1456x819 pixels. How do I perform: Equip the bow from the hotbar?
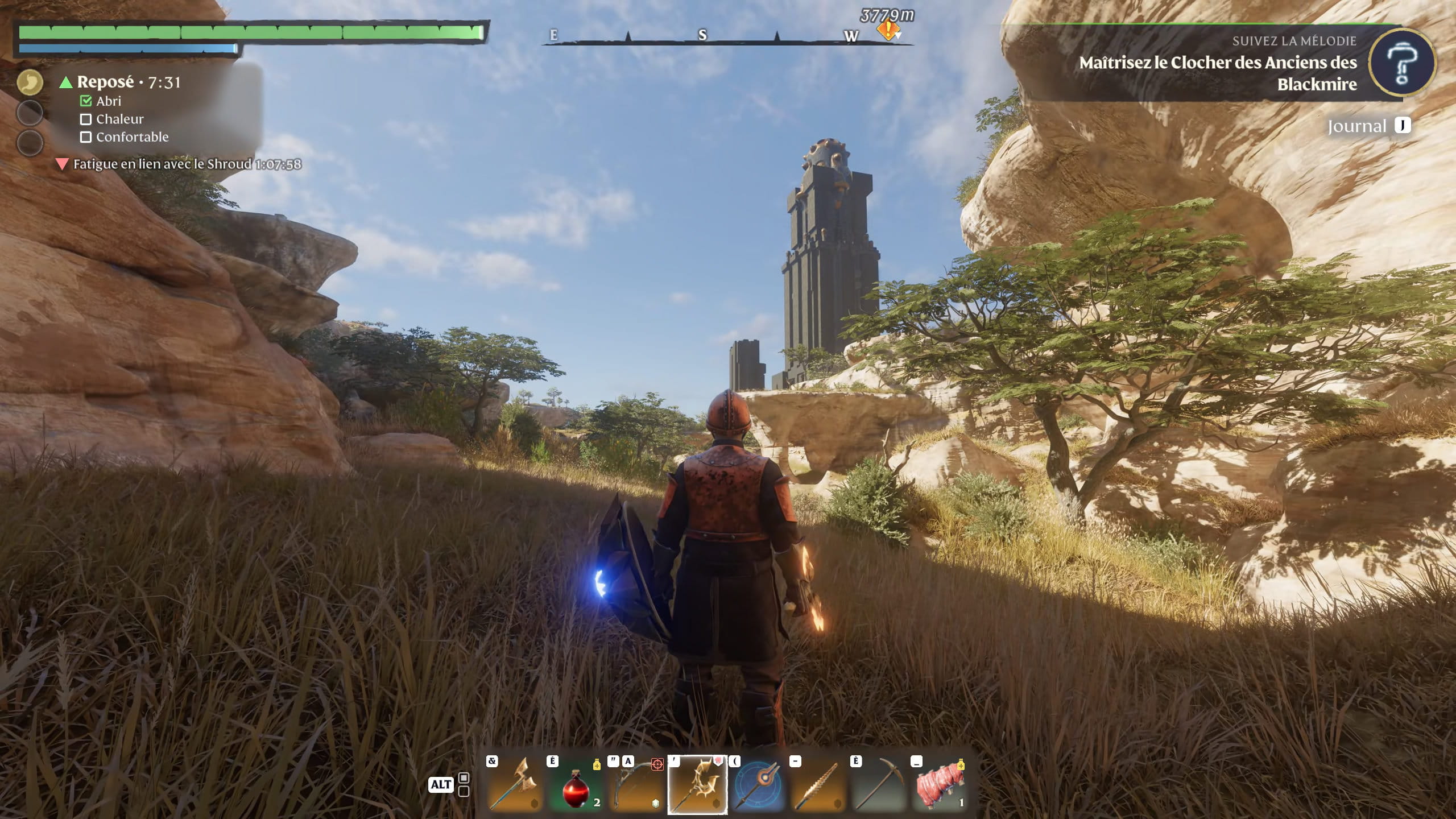(636, 784)
